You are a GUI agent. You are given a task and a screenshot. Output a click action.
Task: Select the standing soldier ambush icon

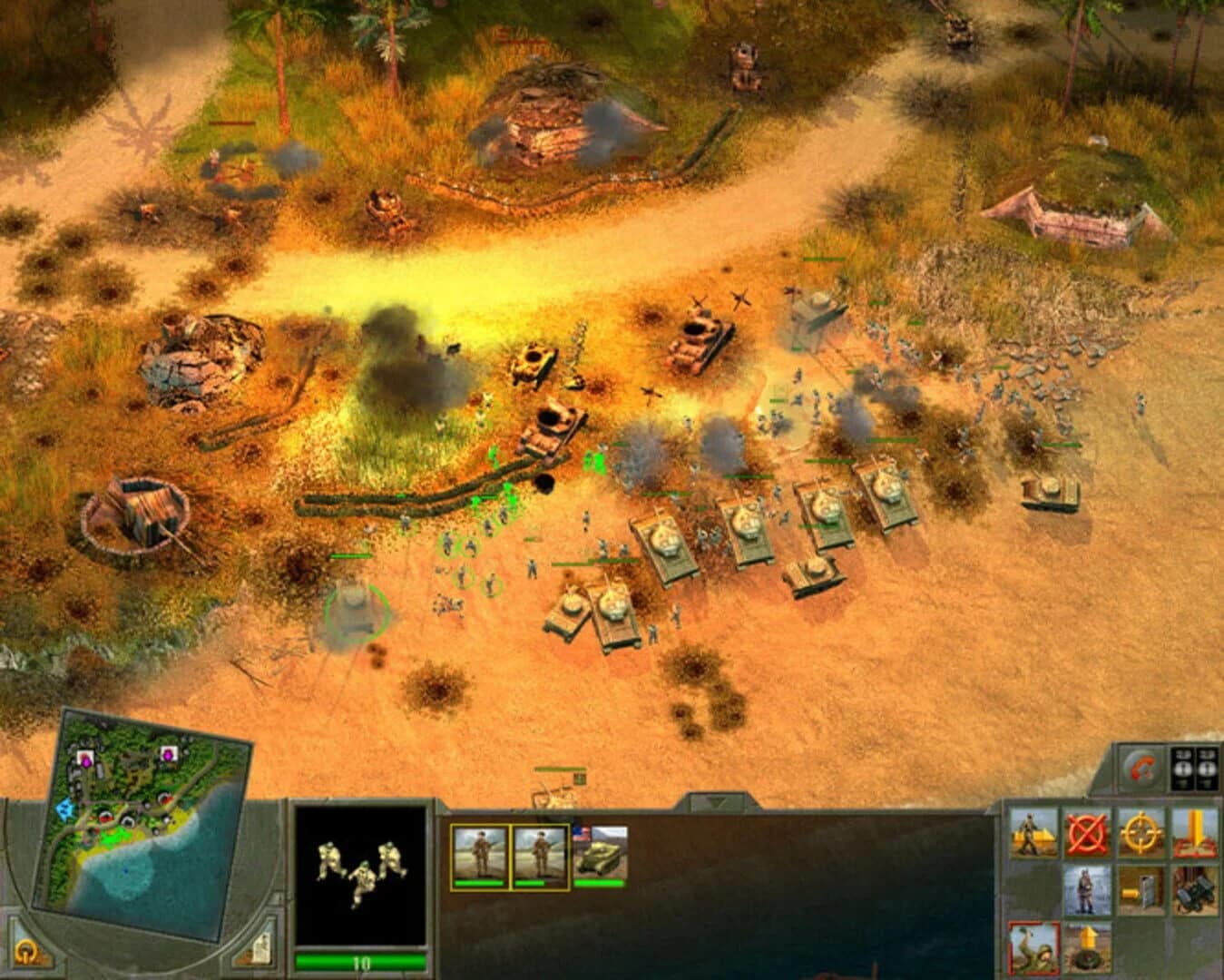click(1085, 892)
